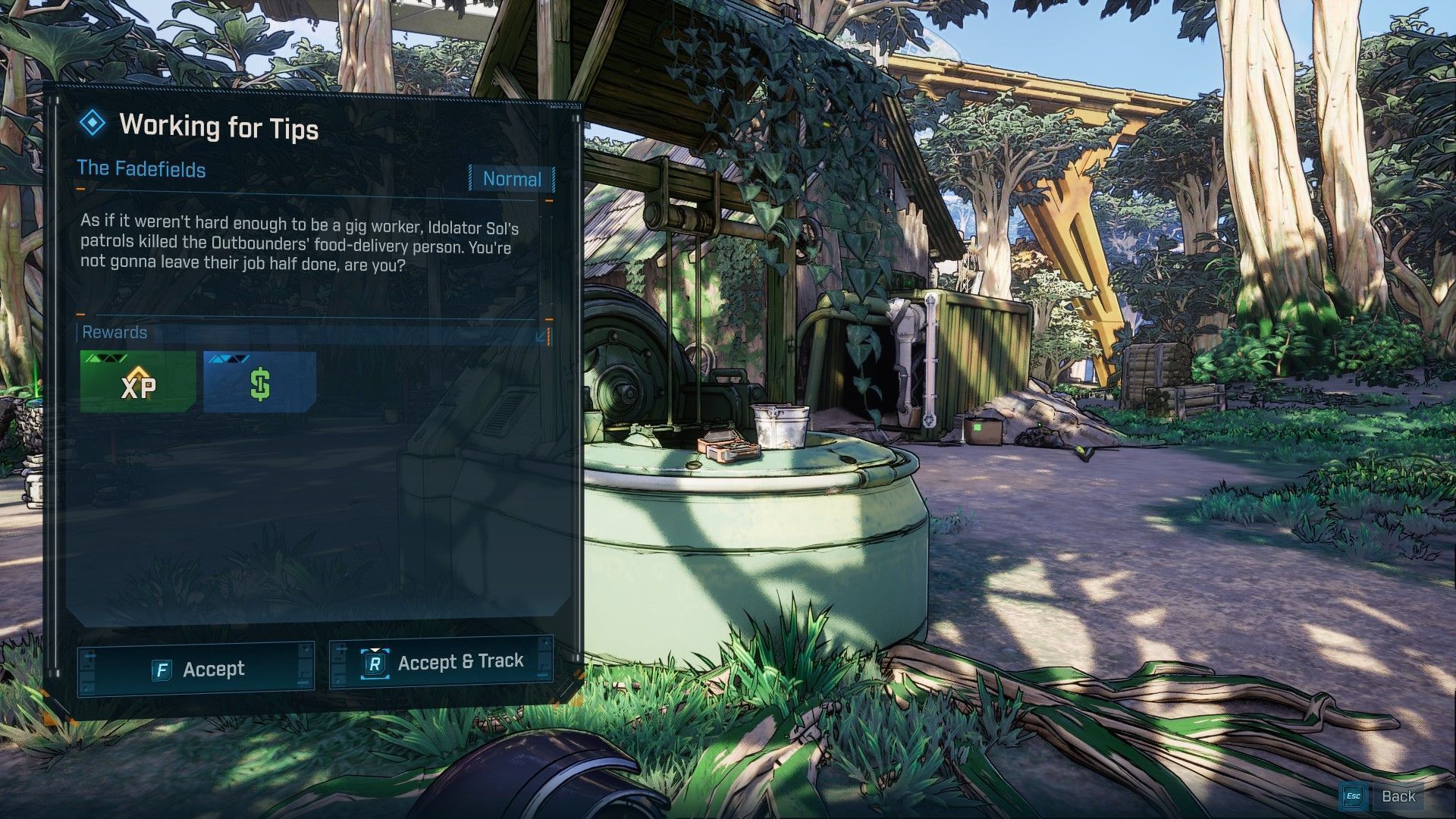Choose Accept & Track for this mission
This screenshot has width=1456, height=819.
(x=441, y=663)
